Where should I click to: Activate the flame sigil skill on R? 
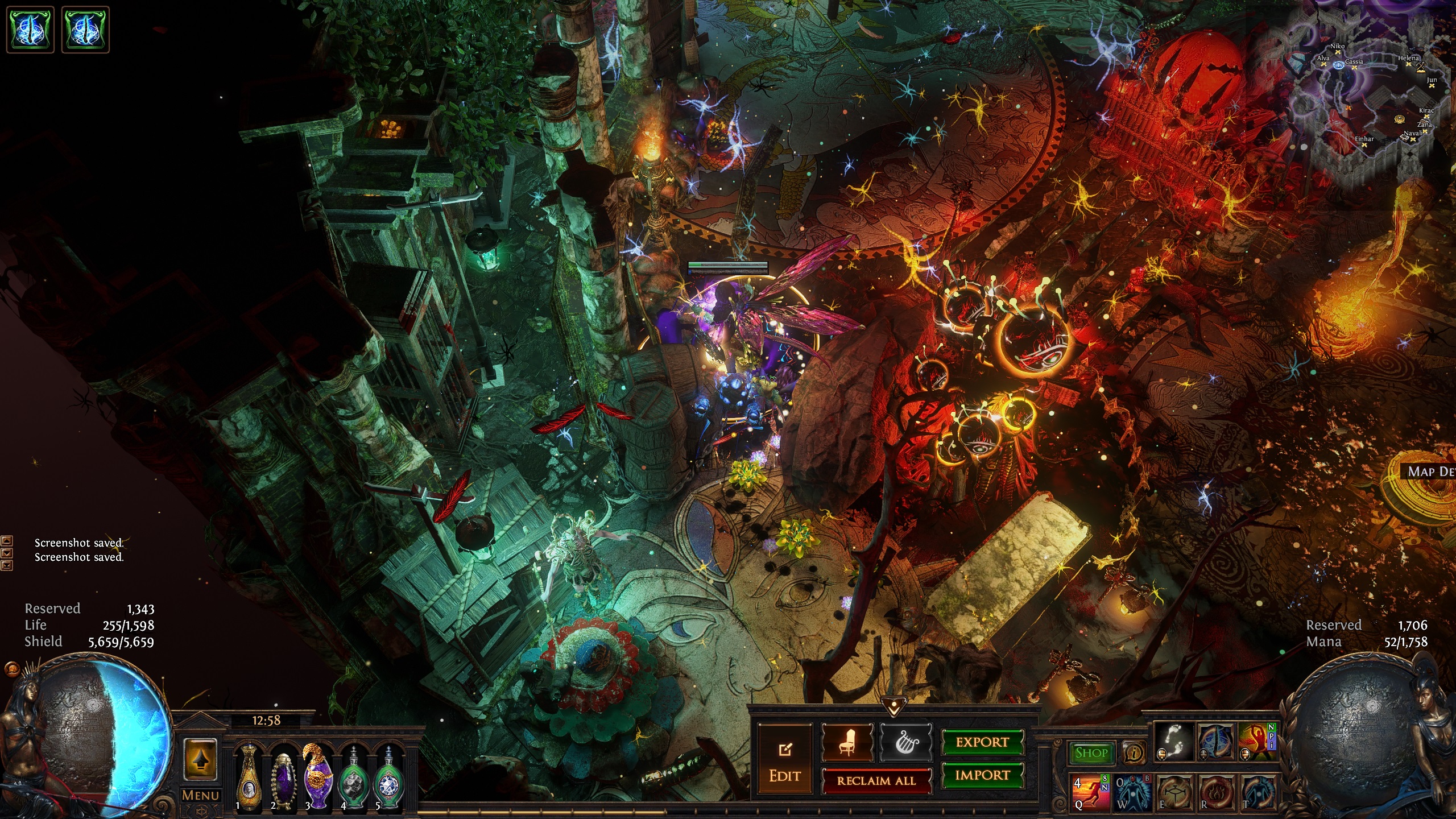[x=1217, y=791]
